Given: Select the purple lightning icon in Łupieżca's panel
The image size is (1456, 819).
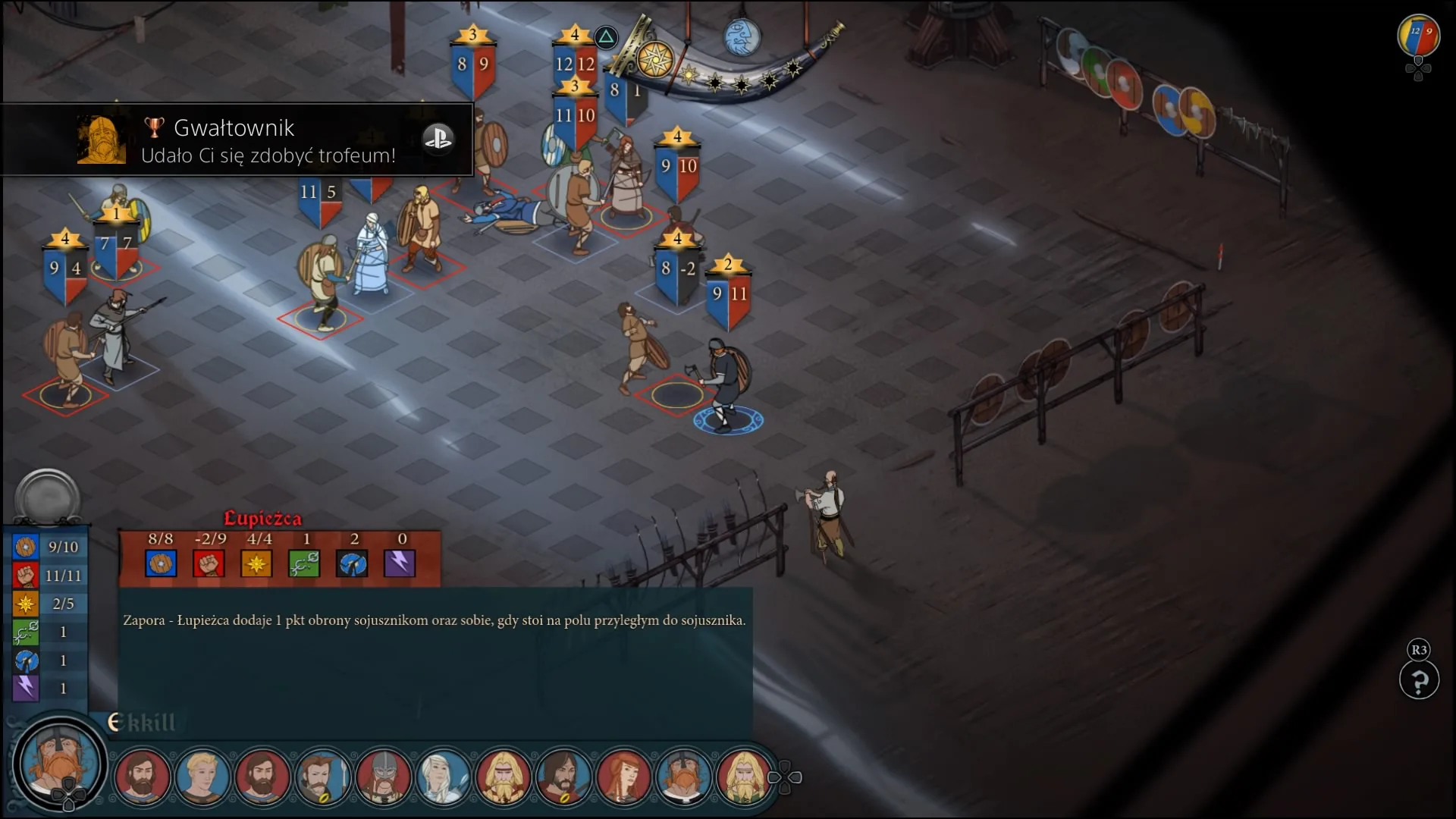Looking at the screenshot, I should coord(400,563).
